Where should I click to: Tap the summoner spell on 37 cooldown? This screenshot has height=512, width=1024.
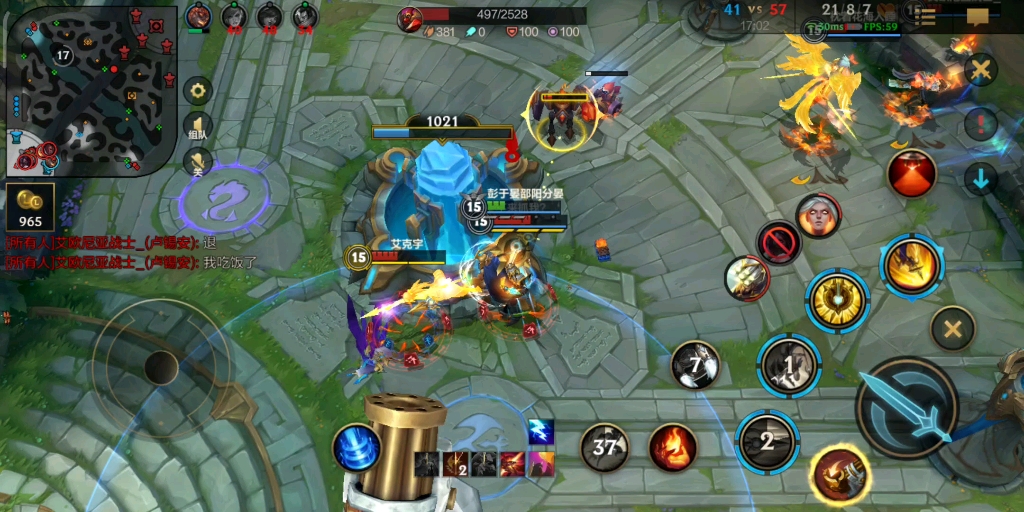click(605, 447)
